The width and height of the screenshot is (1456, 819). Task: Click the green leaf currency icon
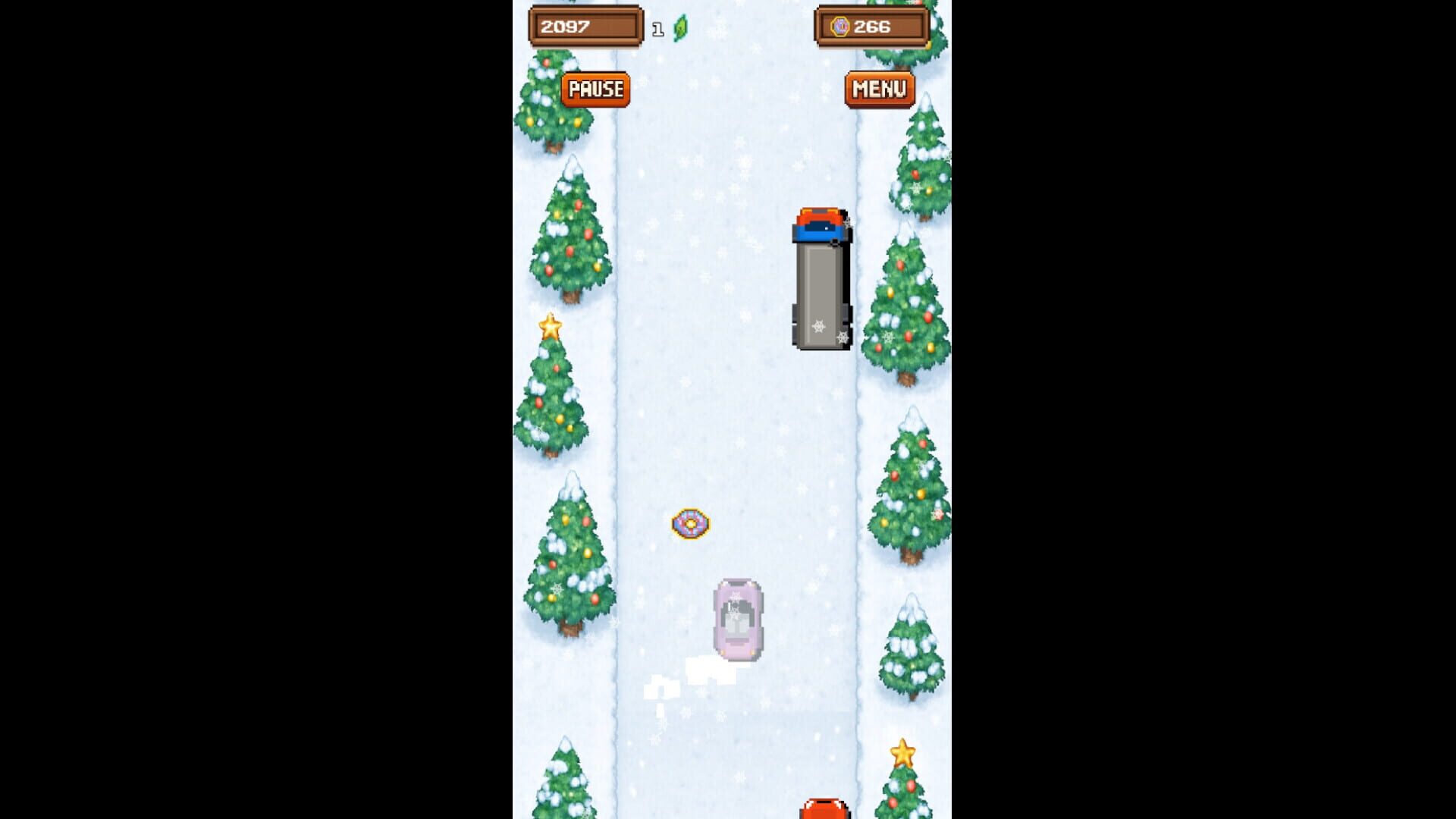coord(679,27)
